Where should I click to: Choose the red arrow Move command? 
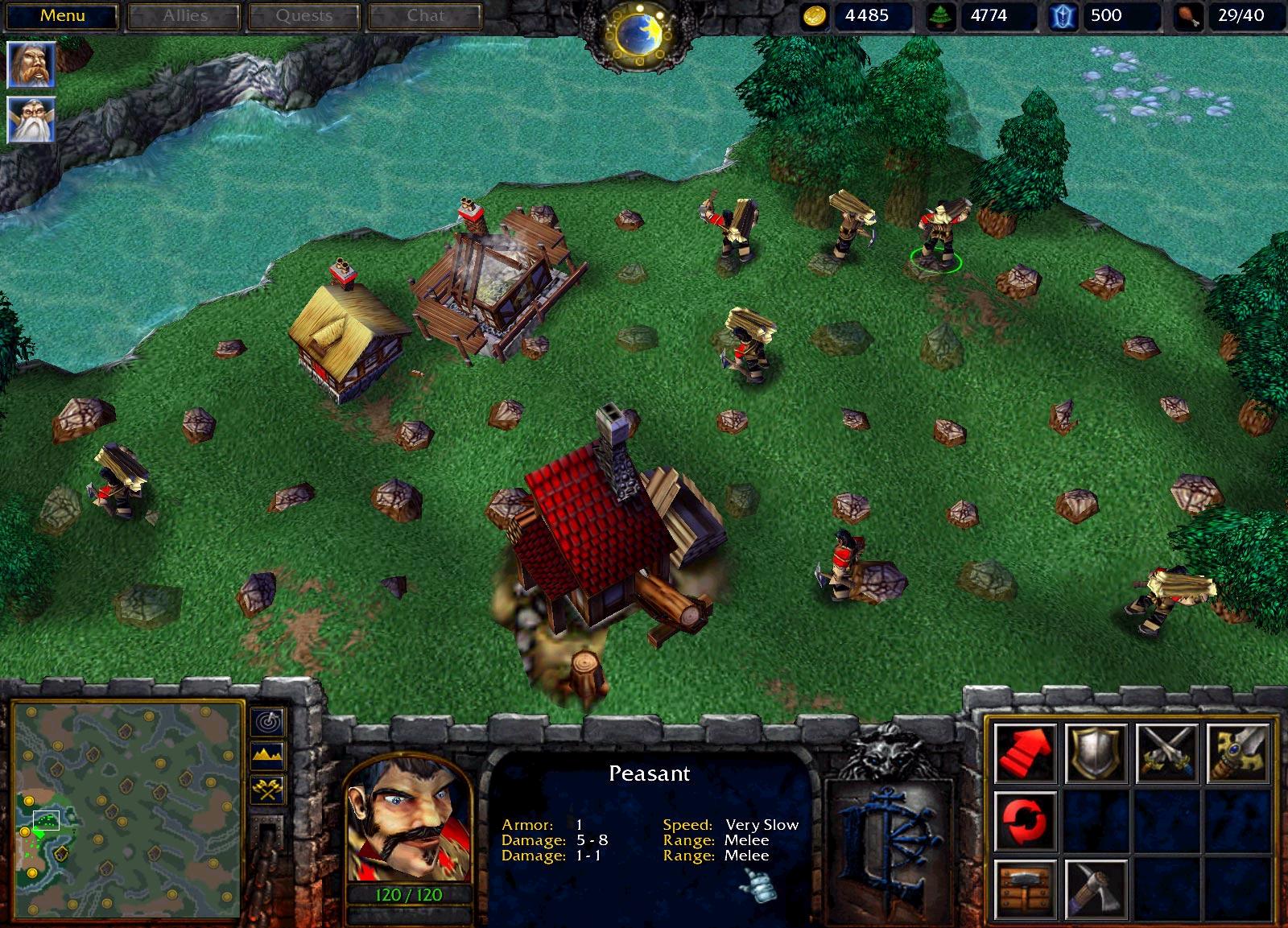pos(1025,753)
